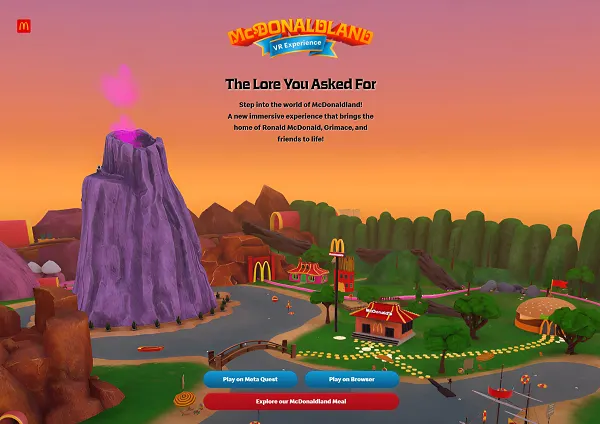The image size is (600, 424).
Task: Open Explore our McDonaldland Meal
Action: coord(301,401)
